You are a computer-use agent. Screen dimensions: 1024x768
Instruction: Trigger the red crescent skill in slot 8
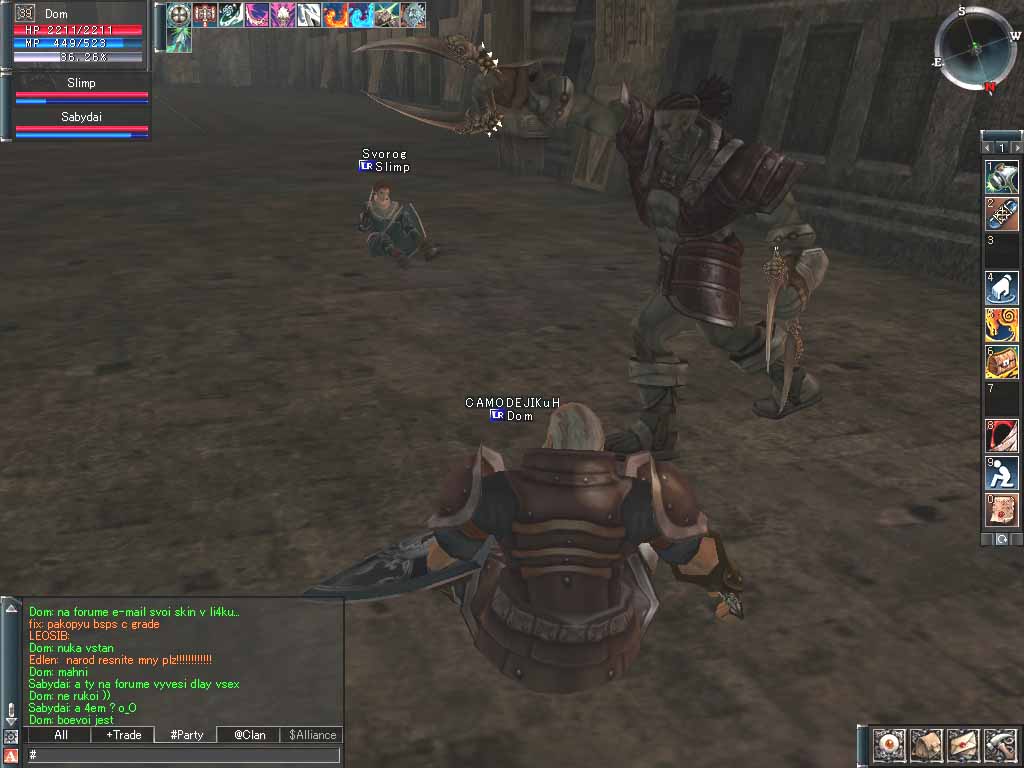[1002, 436]
